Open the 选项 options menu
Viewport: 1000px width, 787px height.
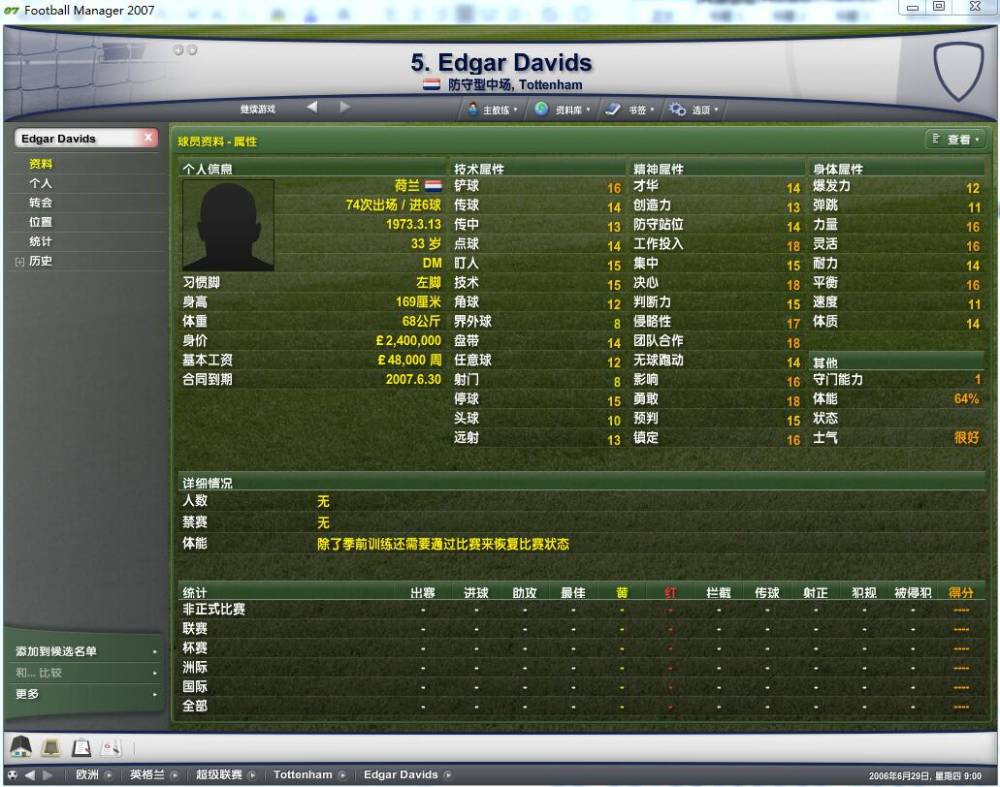pyautogui.click(x=694, y=110)
